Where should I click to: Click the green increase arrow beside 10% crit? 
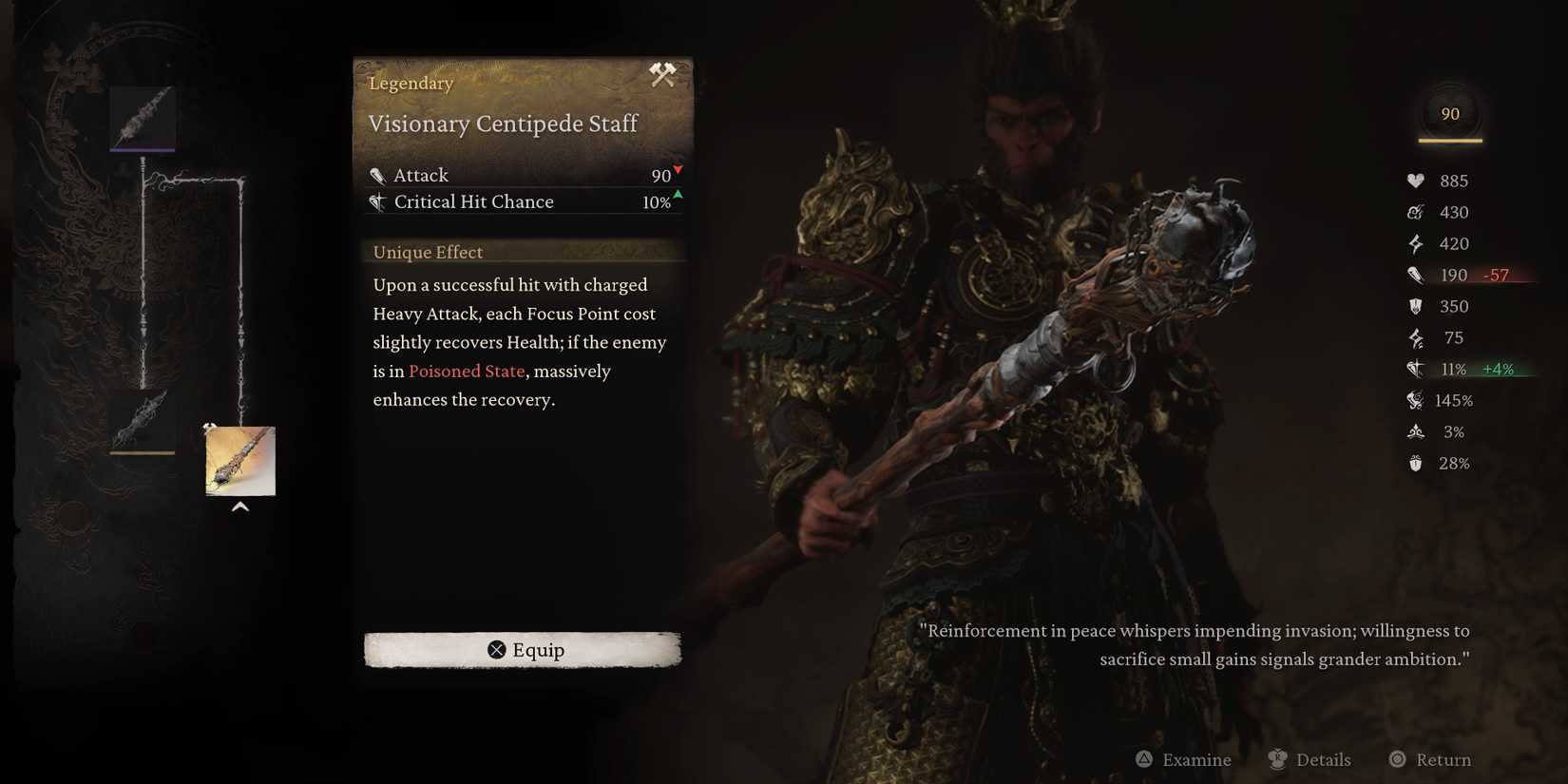click(x=677, y=197)
